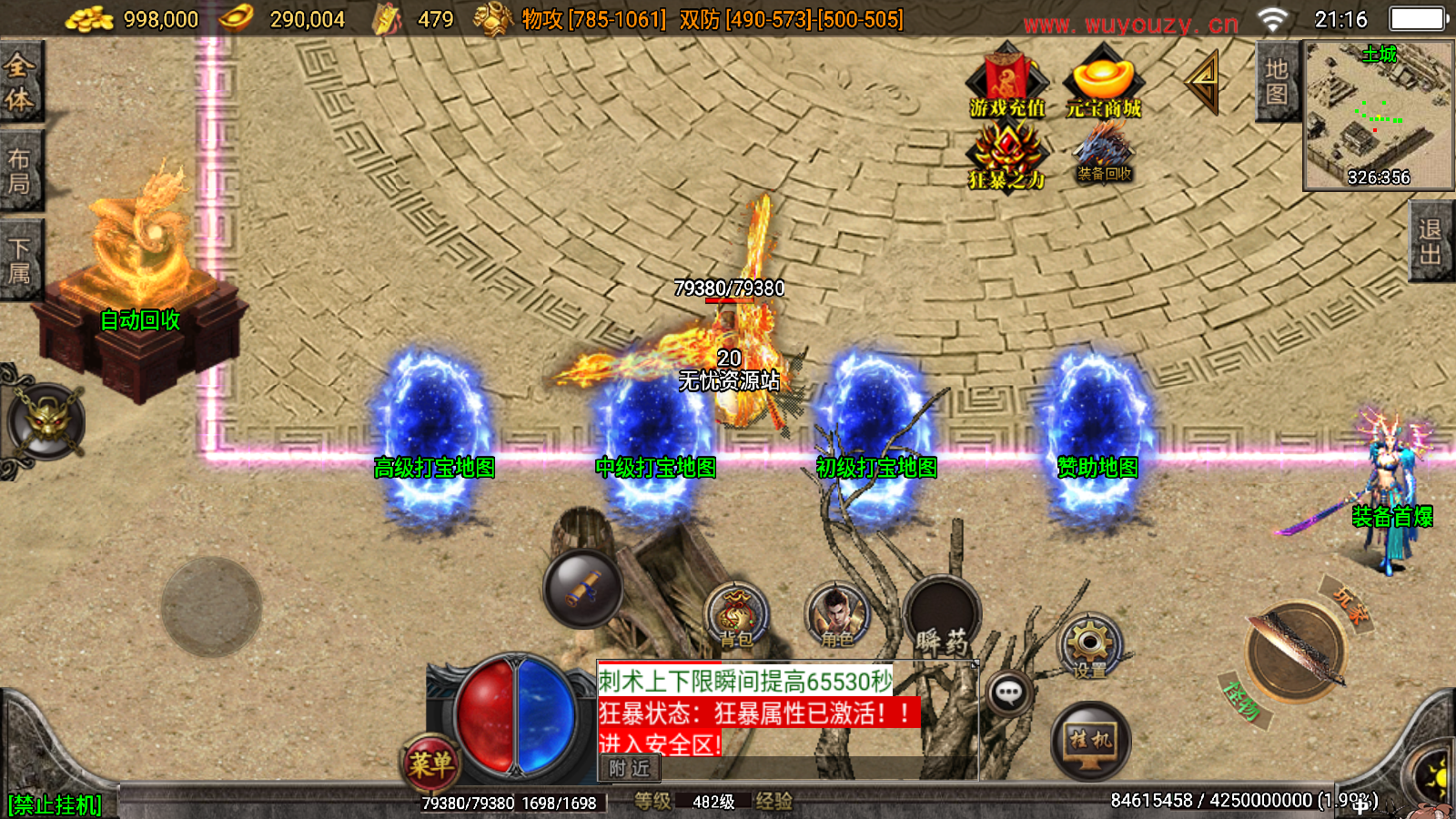Open the speech bubble chat button
Screen dimensions: 1456x819
click(x=1007, y=694)
